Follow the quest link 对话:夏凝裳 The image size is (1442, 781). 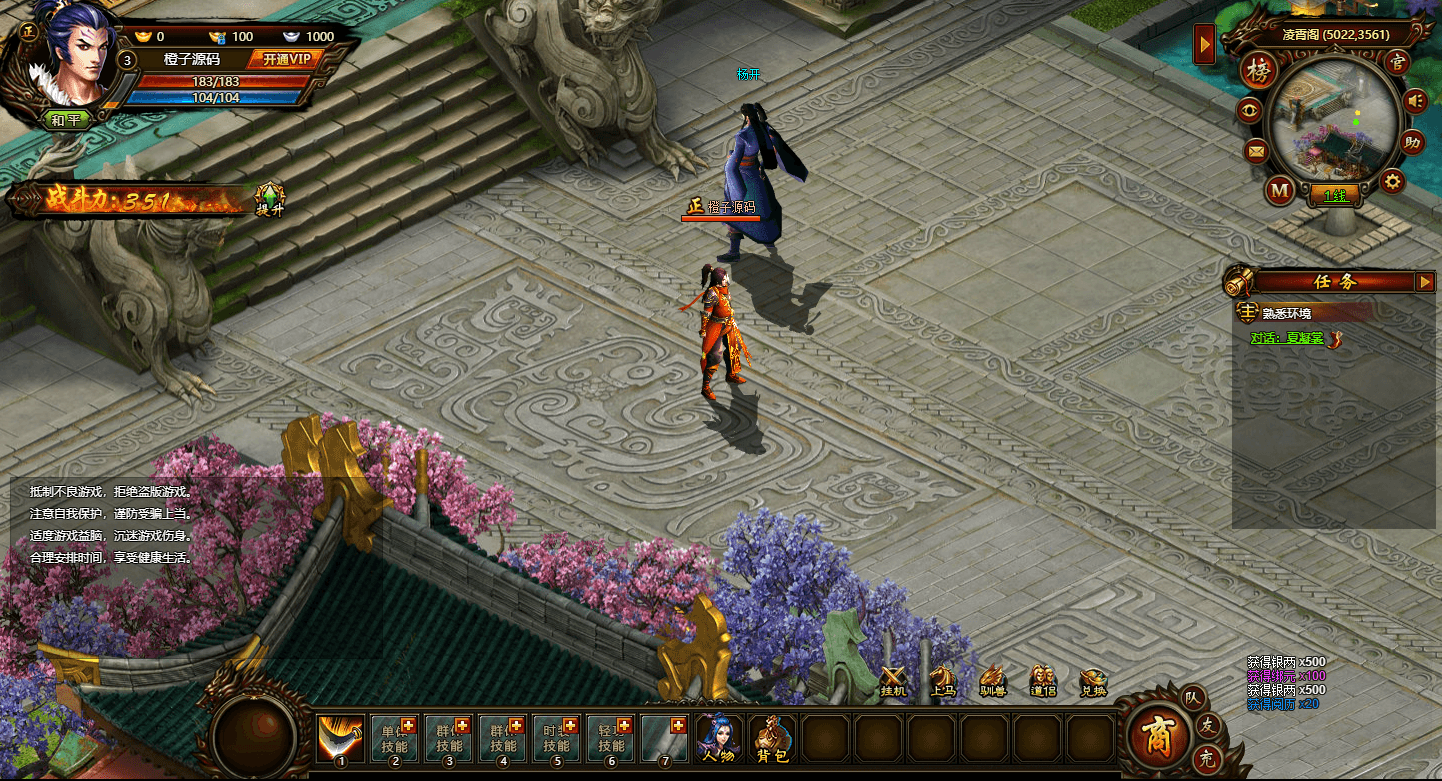pos(1287,338)
